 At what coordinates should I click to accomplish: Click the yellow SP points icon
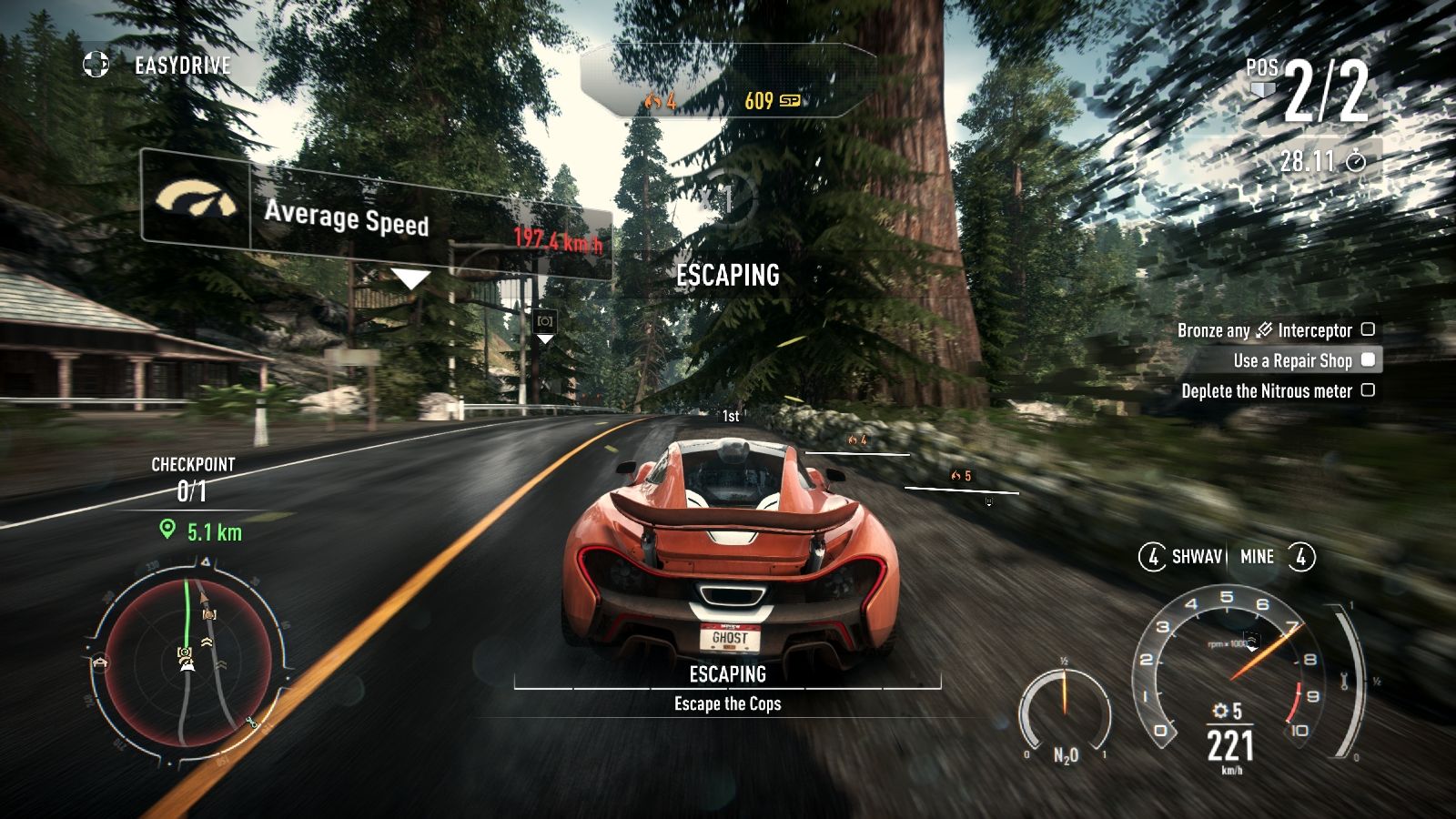click(788, 100)
